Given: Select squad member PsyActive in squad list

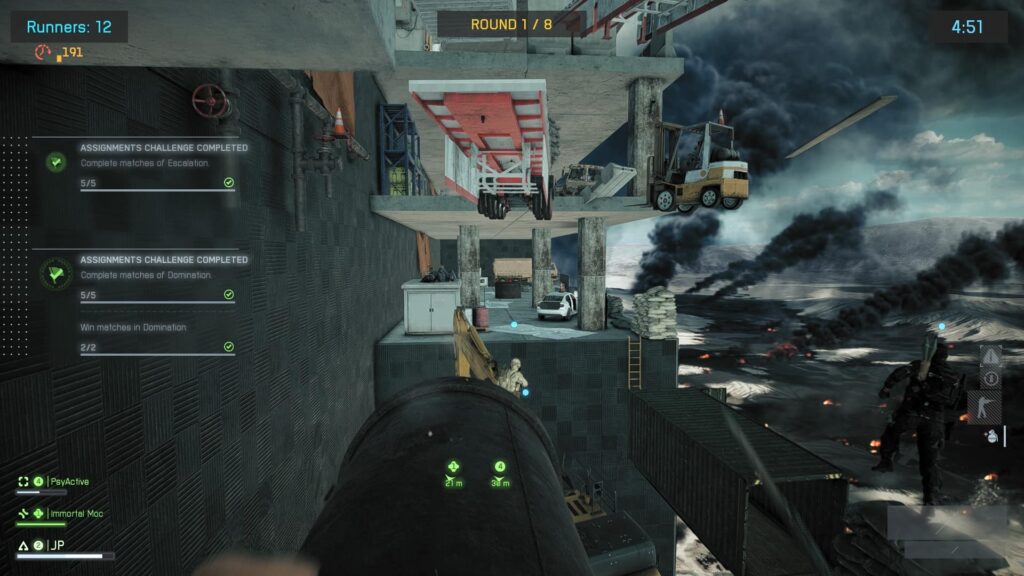Looking at the screenshot, I should tap(68, 482).
